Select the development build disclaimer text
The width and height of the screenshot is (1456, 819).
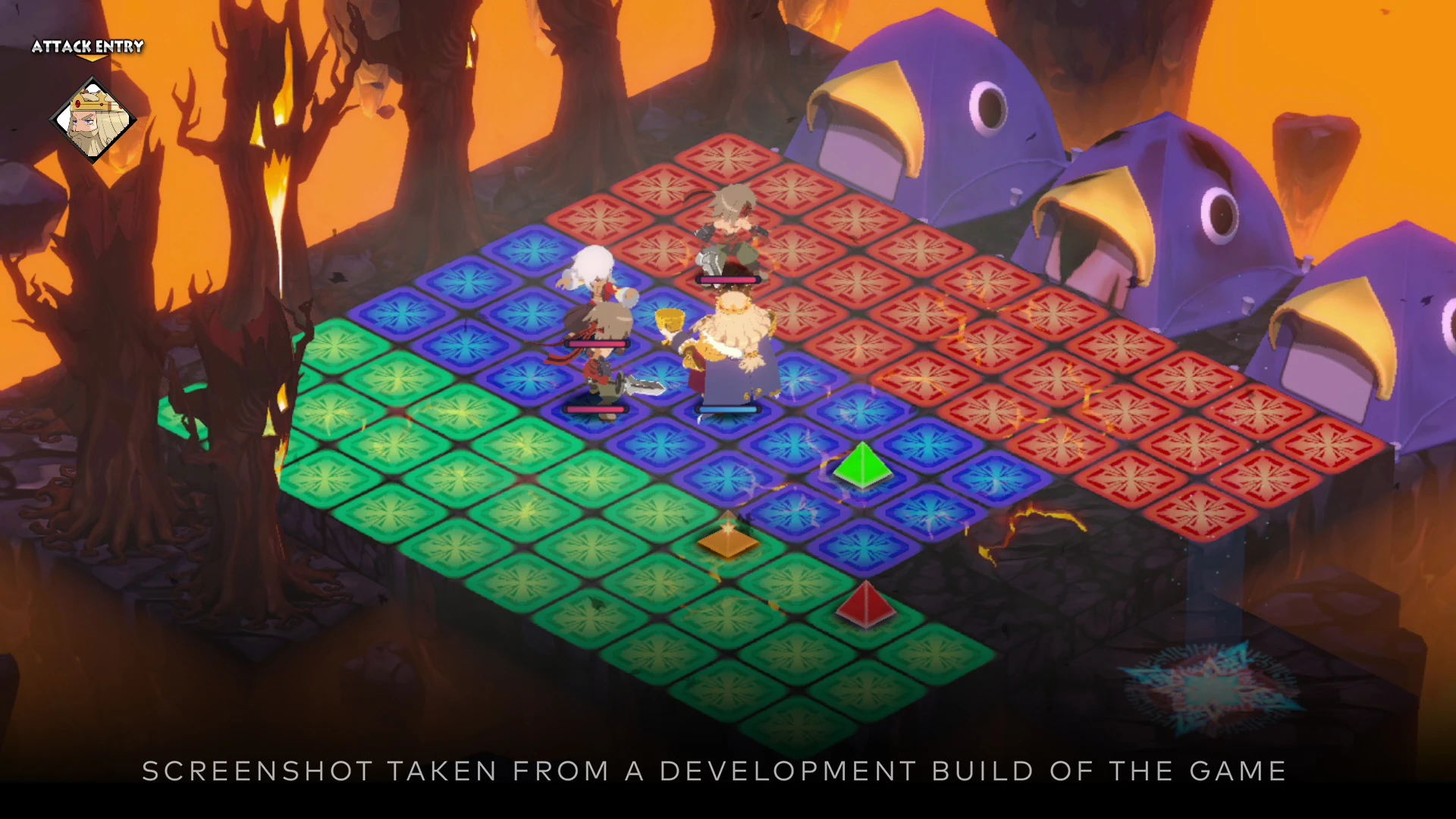[713, 771]
